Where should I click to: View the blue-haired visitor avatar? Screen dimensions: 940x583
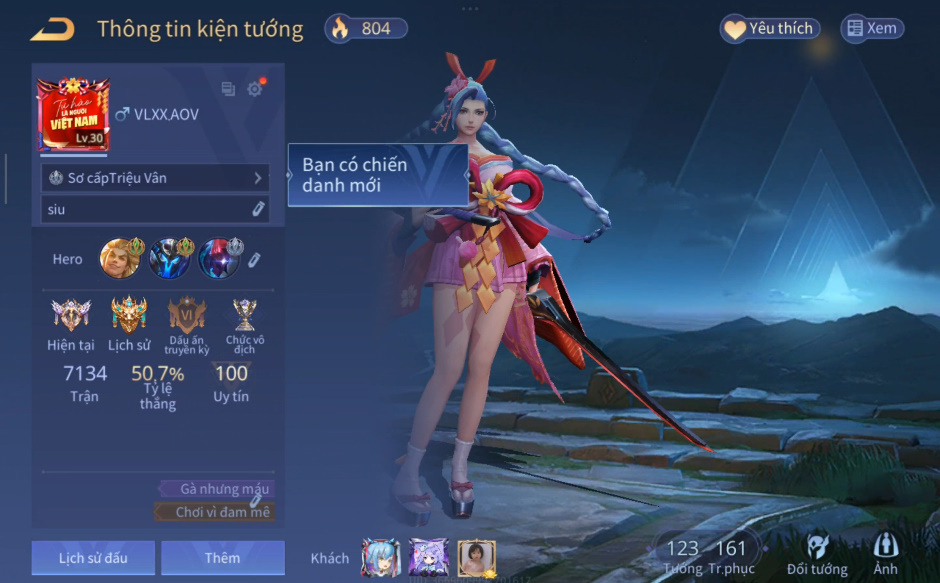click(380, 558)
